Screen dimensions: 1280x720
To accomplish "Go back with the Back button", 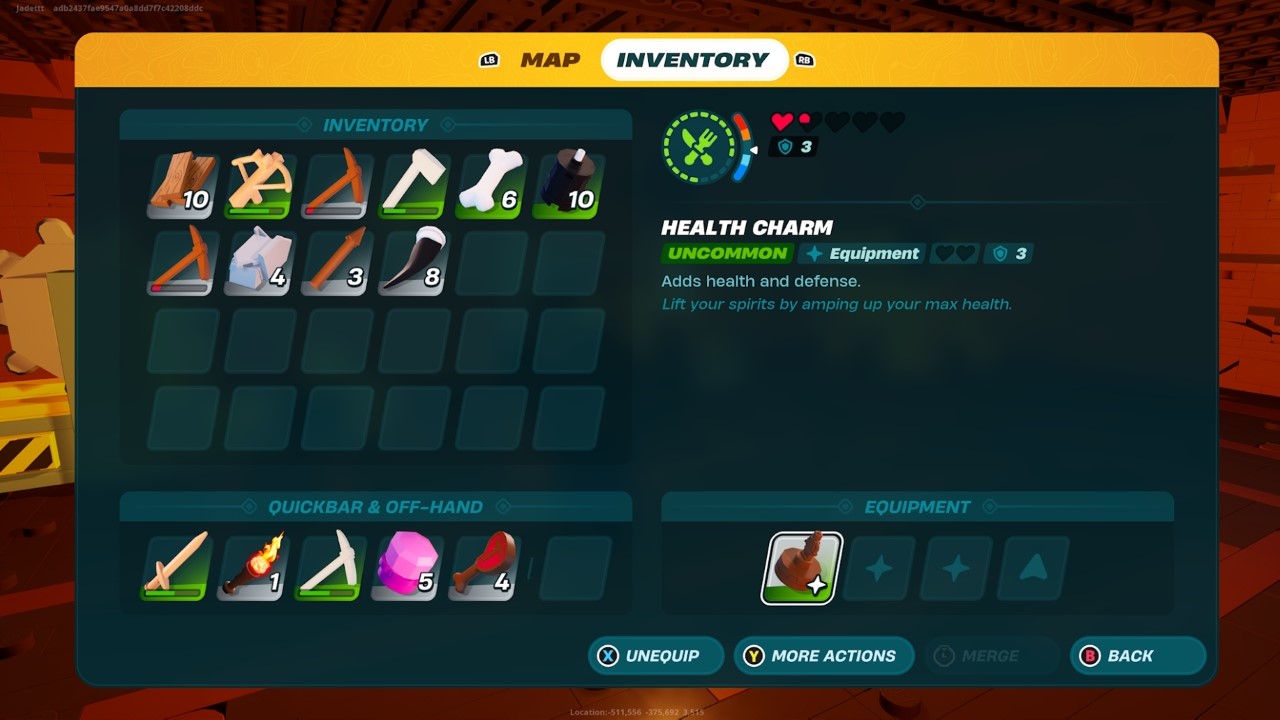I will pyautogui.click(x=1138, y=656).
